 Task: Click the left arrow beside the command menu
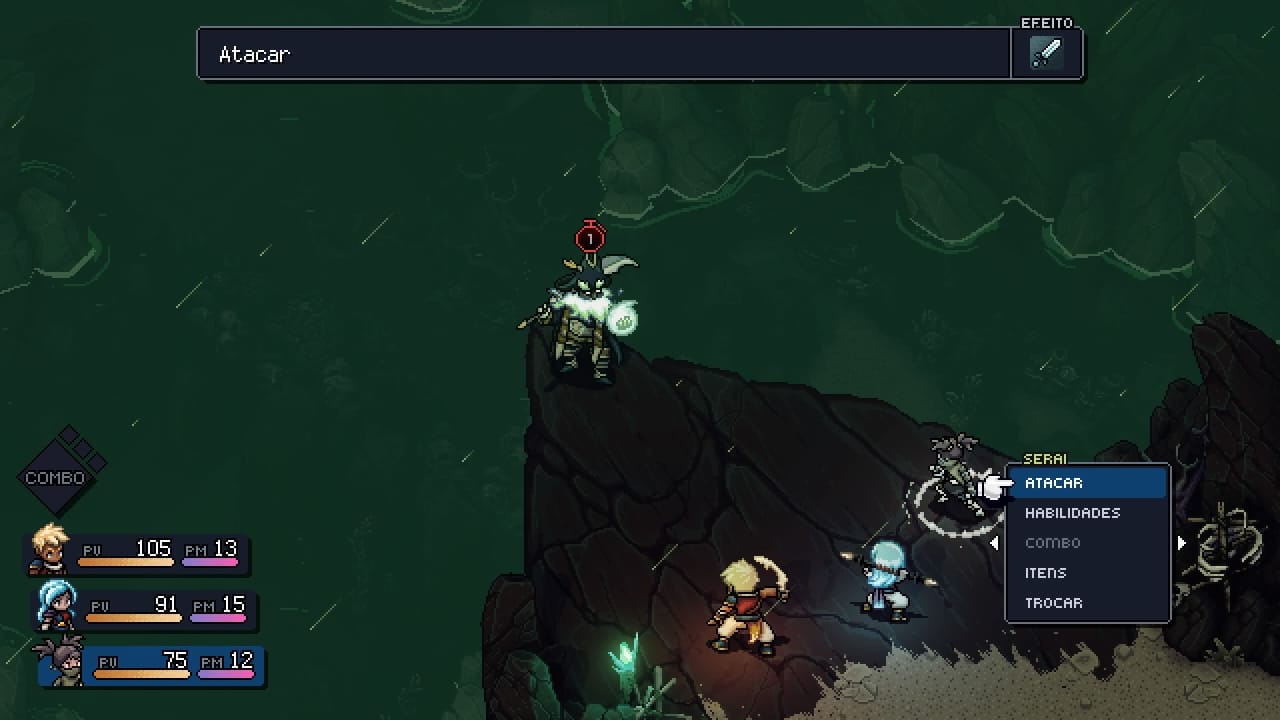click(993, 543)
